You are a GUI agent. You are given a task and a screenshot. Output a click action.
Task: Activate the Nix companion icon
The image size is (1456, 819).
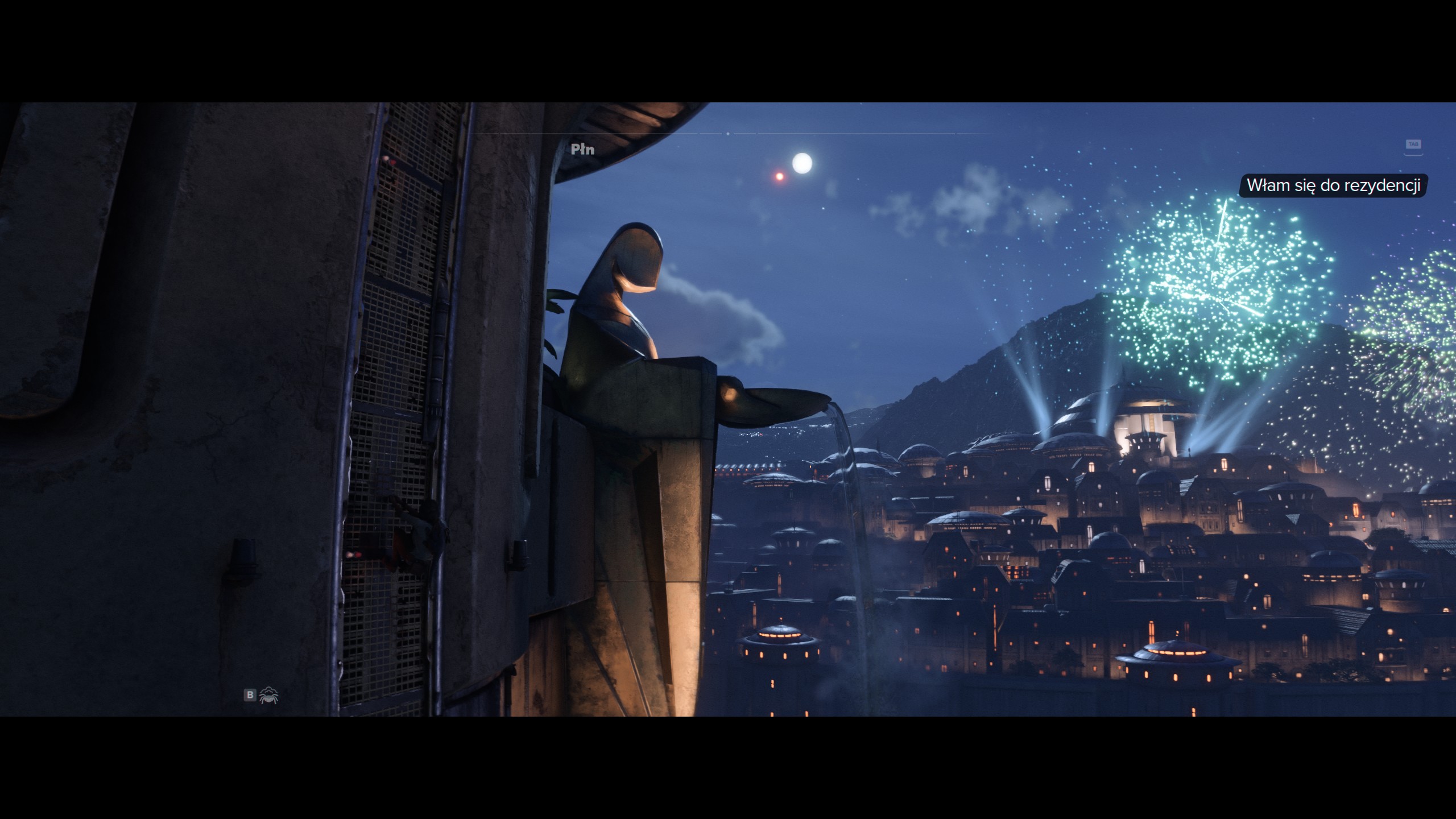coord(268,695)
